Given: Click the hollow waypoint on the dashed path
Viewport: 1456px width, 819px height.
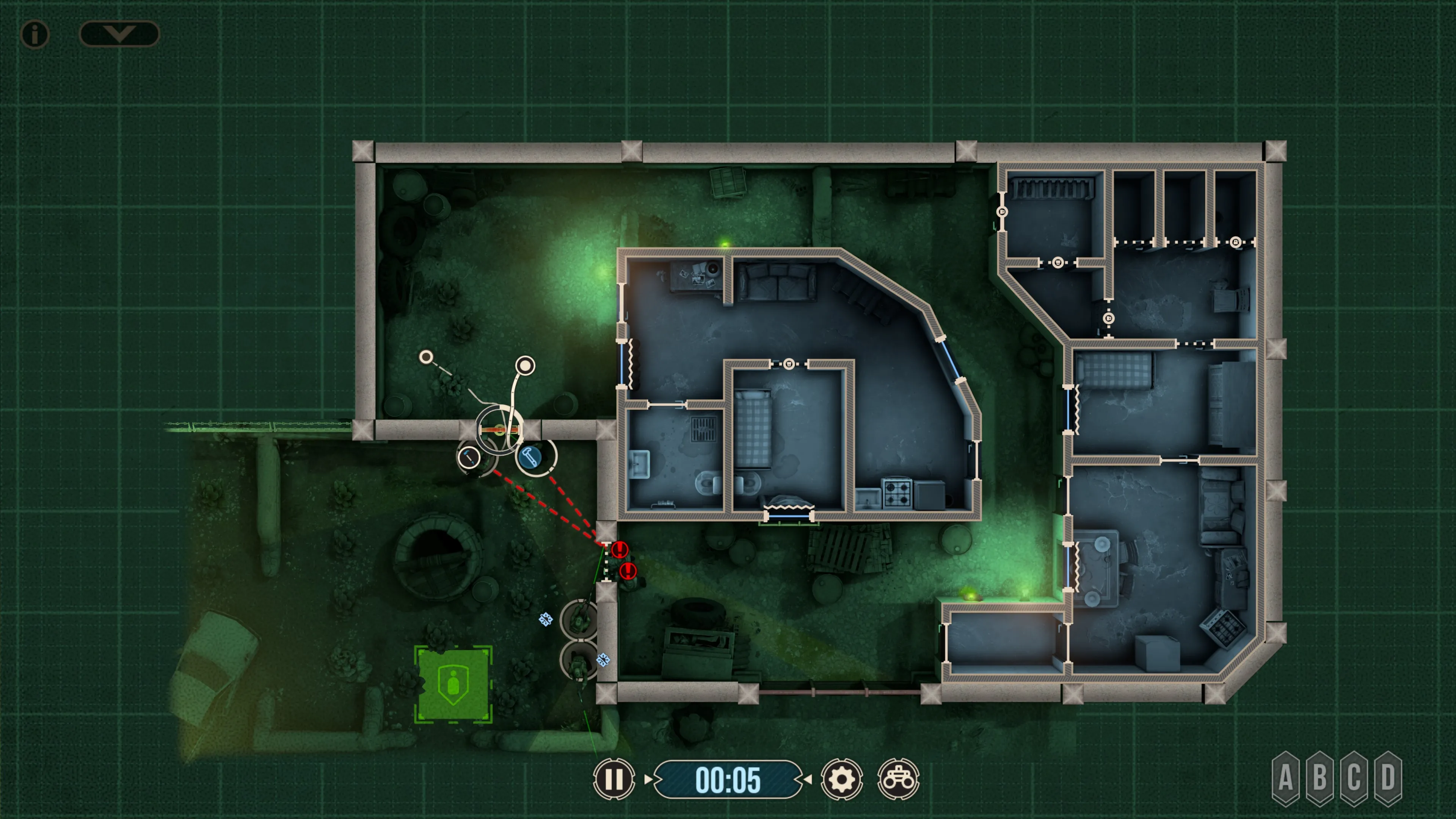Looking at the screenshot, I should pos(426,357).
